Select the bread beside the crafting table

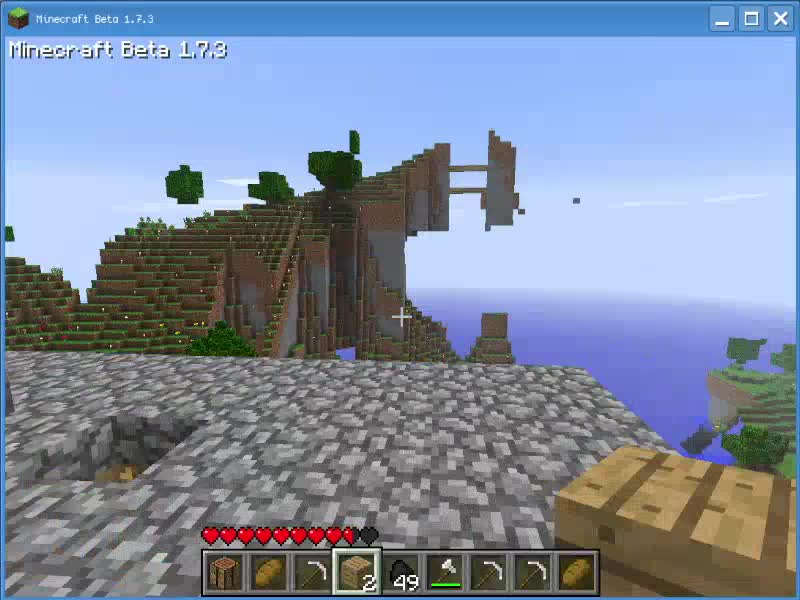click(x=269, y=573)
